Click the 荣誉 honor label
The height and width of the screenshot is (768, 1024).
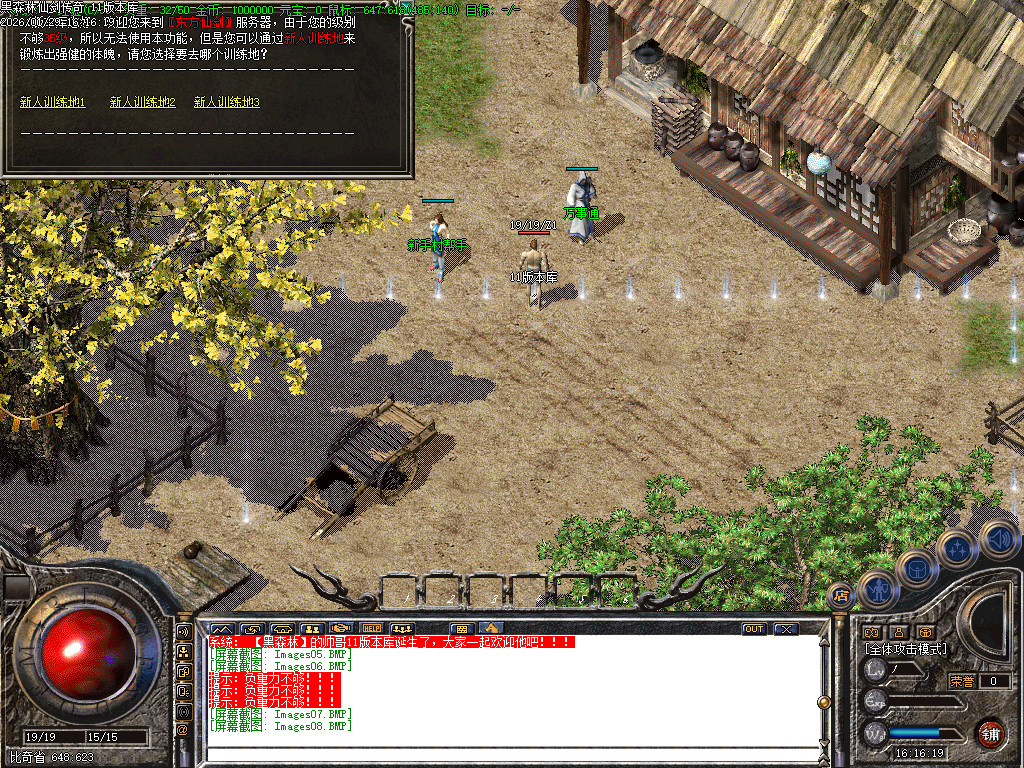coord(961,681)
